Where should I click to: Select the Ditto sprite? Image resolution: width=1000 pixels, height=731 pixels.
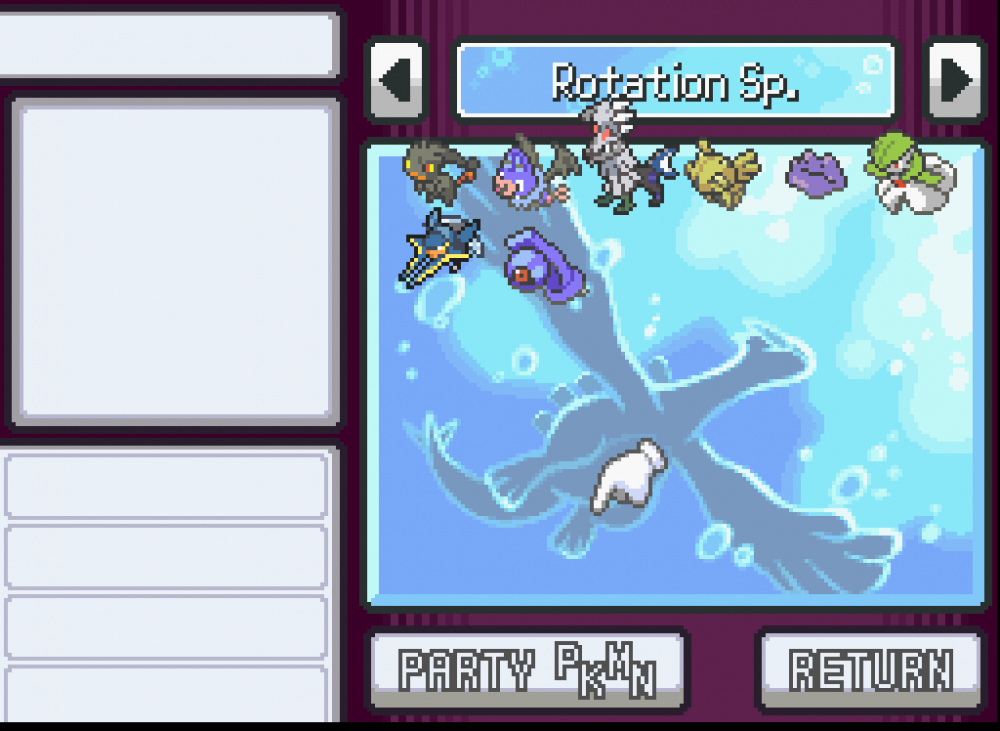[x=817, y=173]
